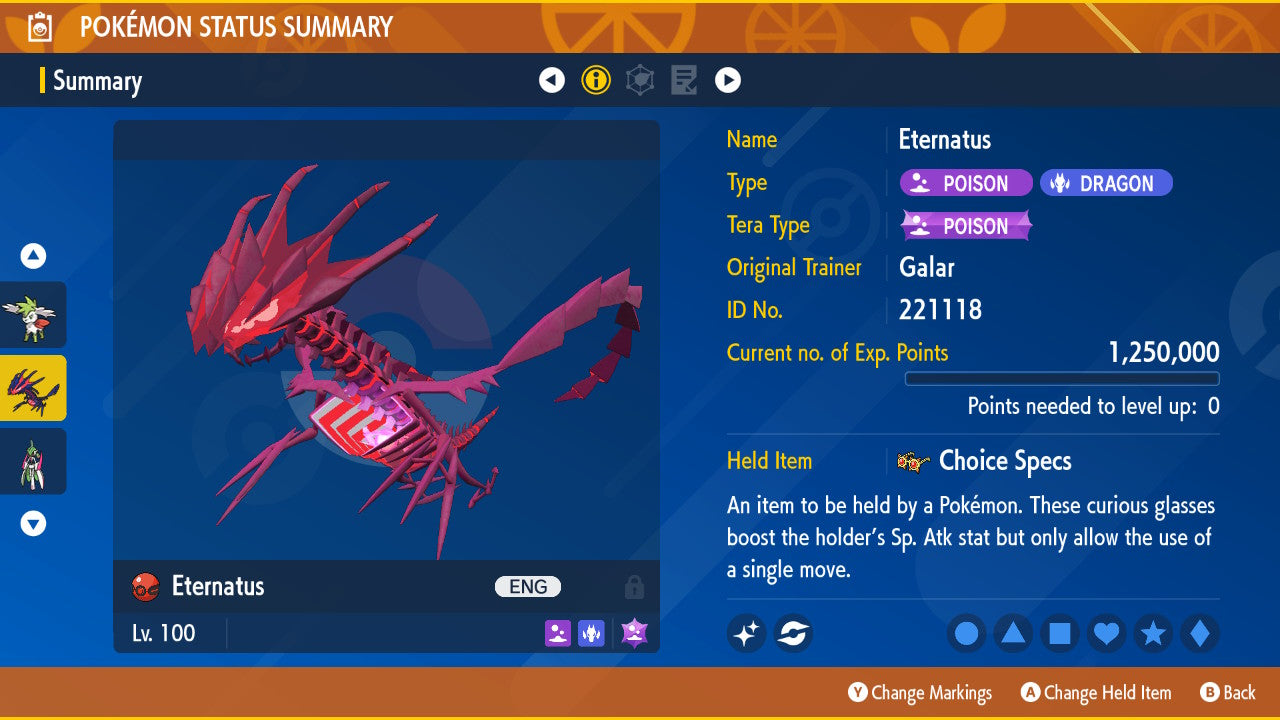Viewport: 1280px width, 720px height.
Task: Open the moves and stats hexagon page
Action: pyautogui.click(x=640, y=79)
